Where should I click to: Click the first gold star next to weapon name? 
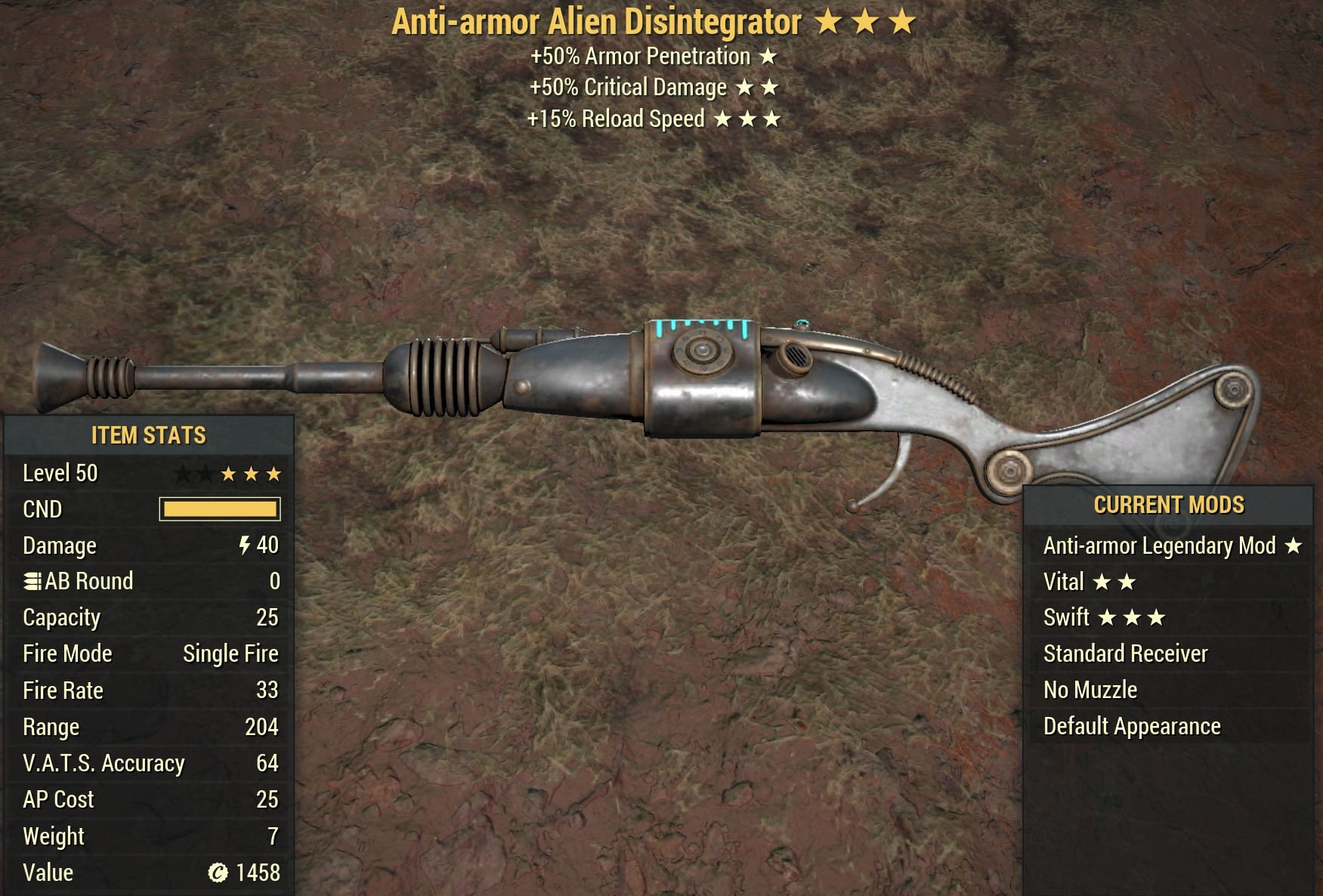[829, 22]
